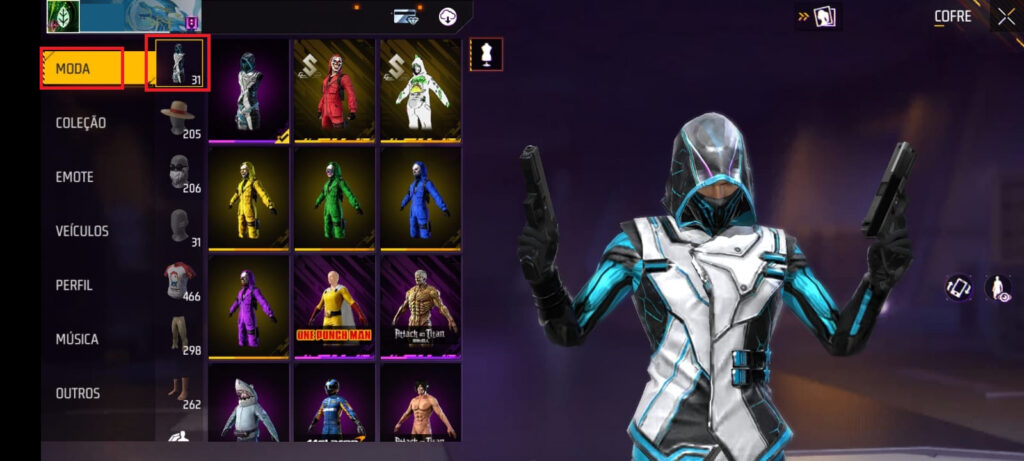Image resolution: width=1024 pixels, height=461 pixels.
Task: Select the white hoodie outfit
Action: pos(420,90)
